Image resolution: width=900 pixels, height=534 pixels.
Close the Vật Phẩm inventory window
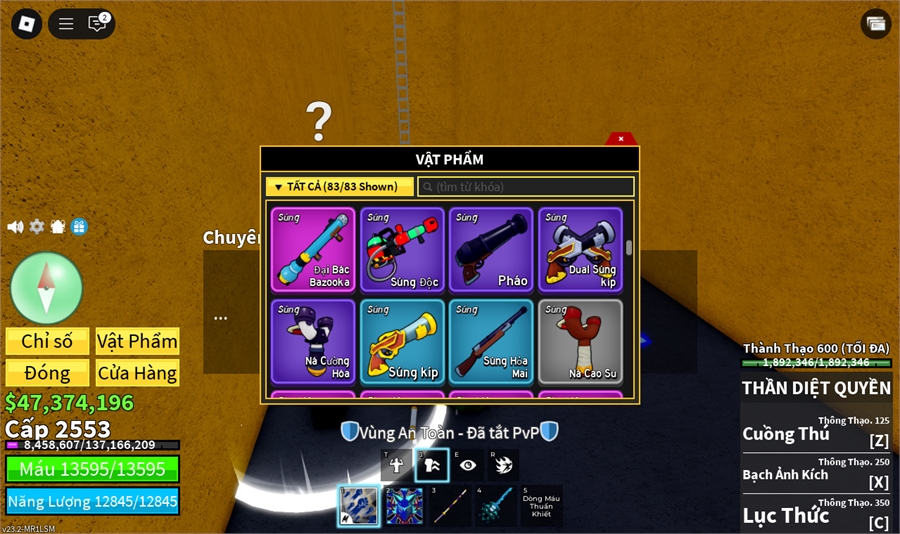click(621, 139)
